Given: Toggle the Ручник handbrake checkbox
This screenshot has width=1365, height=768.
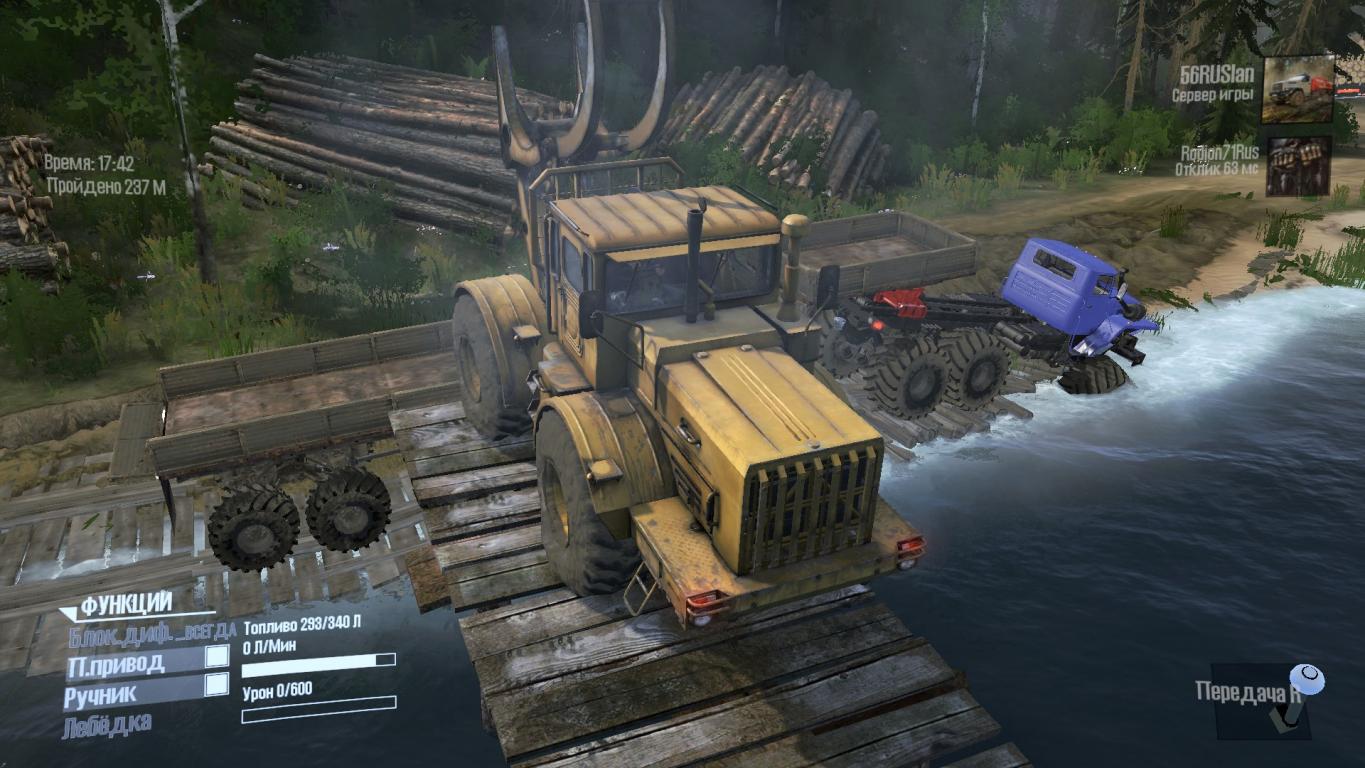Looking at the screenshot, I should [216, 685].
